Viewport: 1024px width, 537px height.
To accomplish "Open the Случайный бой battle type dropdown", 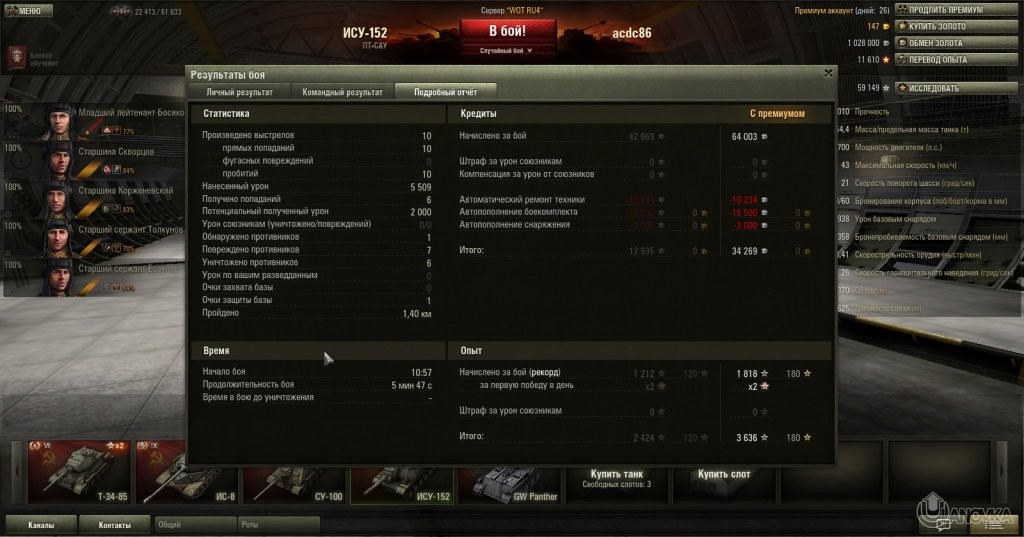I will [507, 50].
